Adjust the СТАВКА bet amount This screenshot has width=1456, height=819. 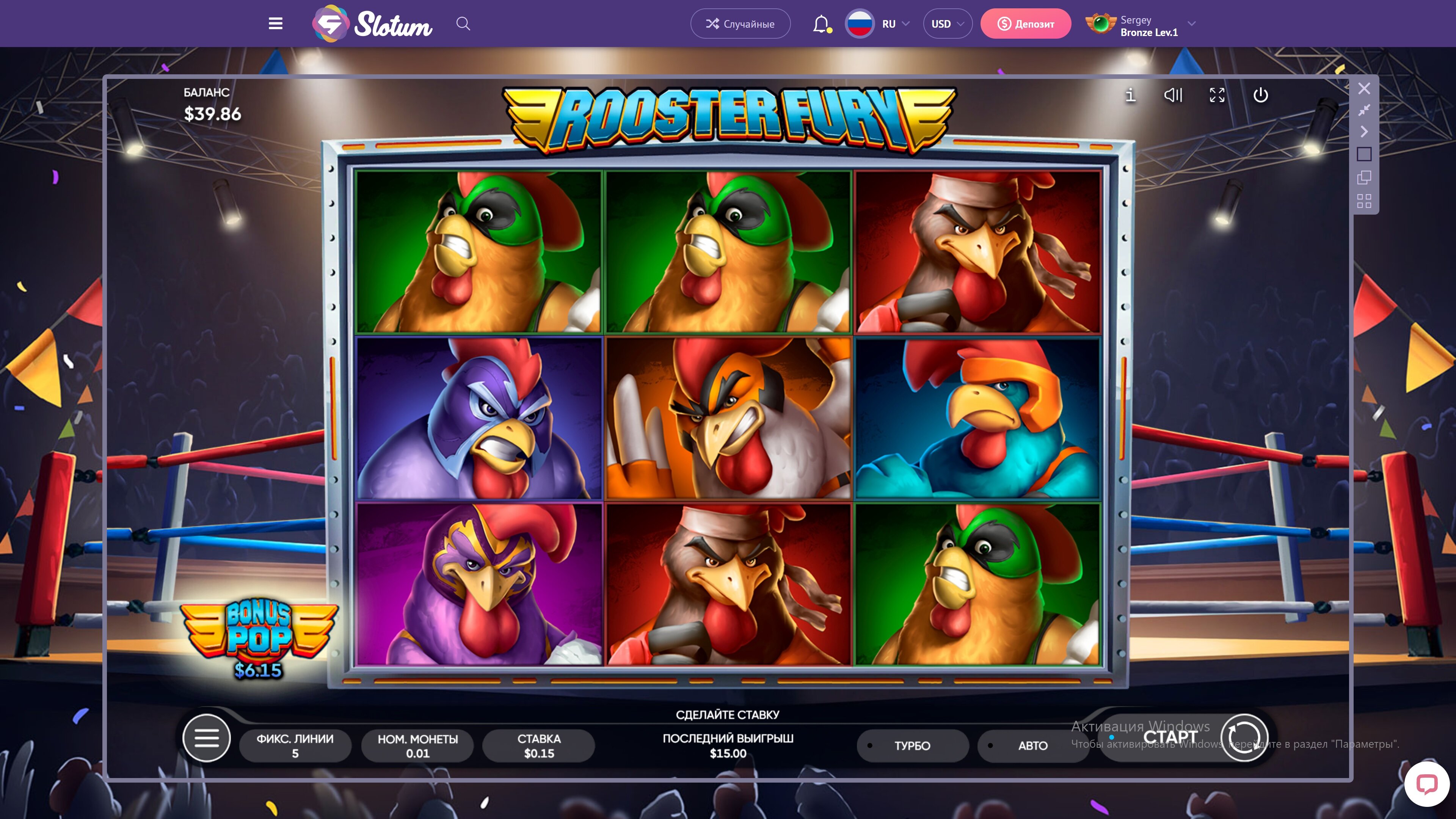click(539, 745)
